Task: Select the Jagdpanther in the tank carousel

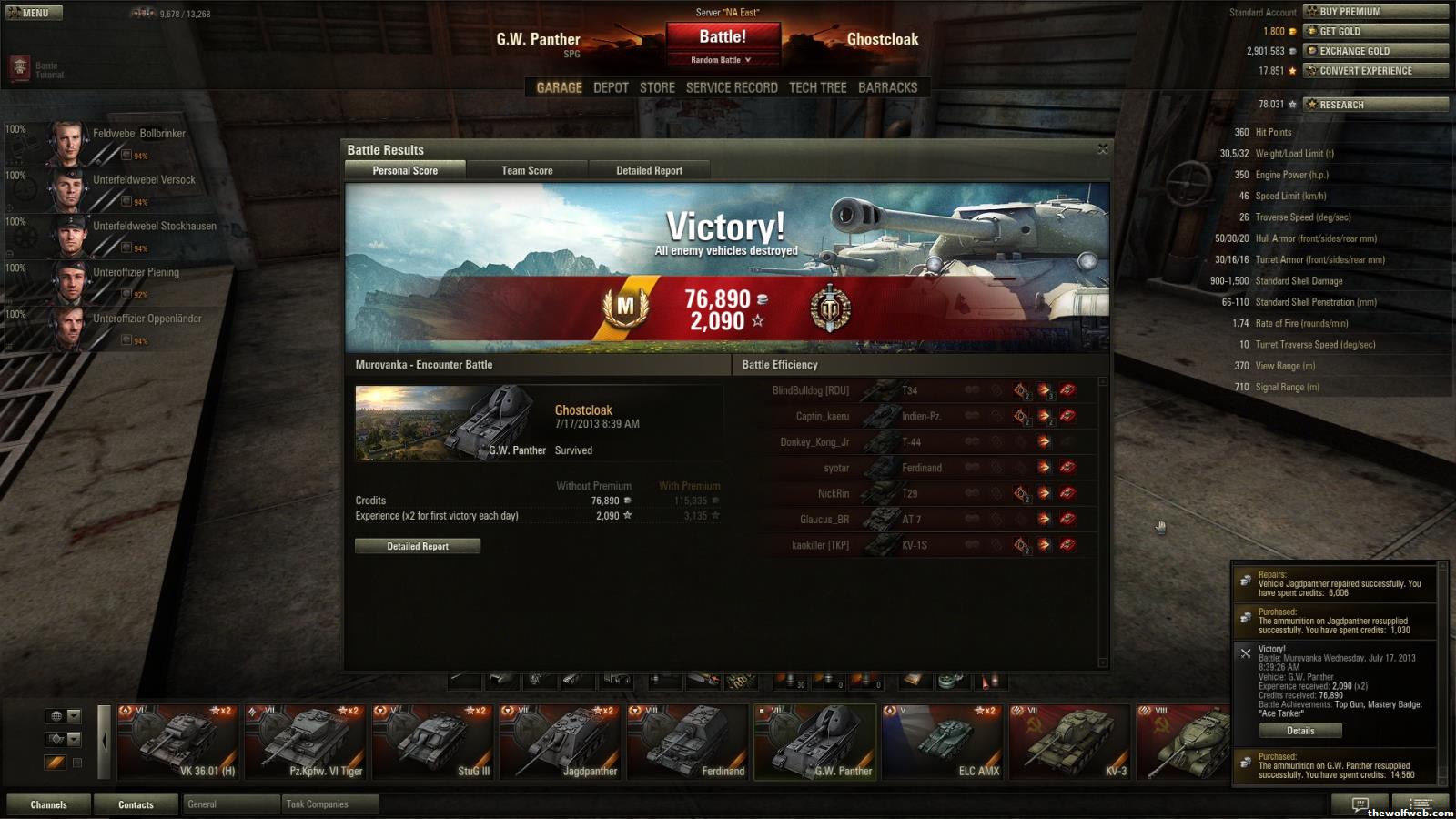Action: [x=561, y=742]
